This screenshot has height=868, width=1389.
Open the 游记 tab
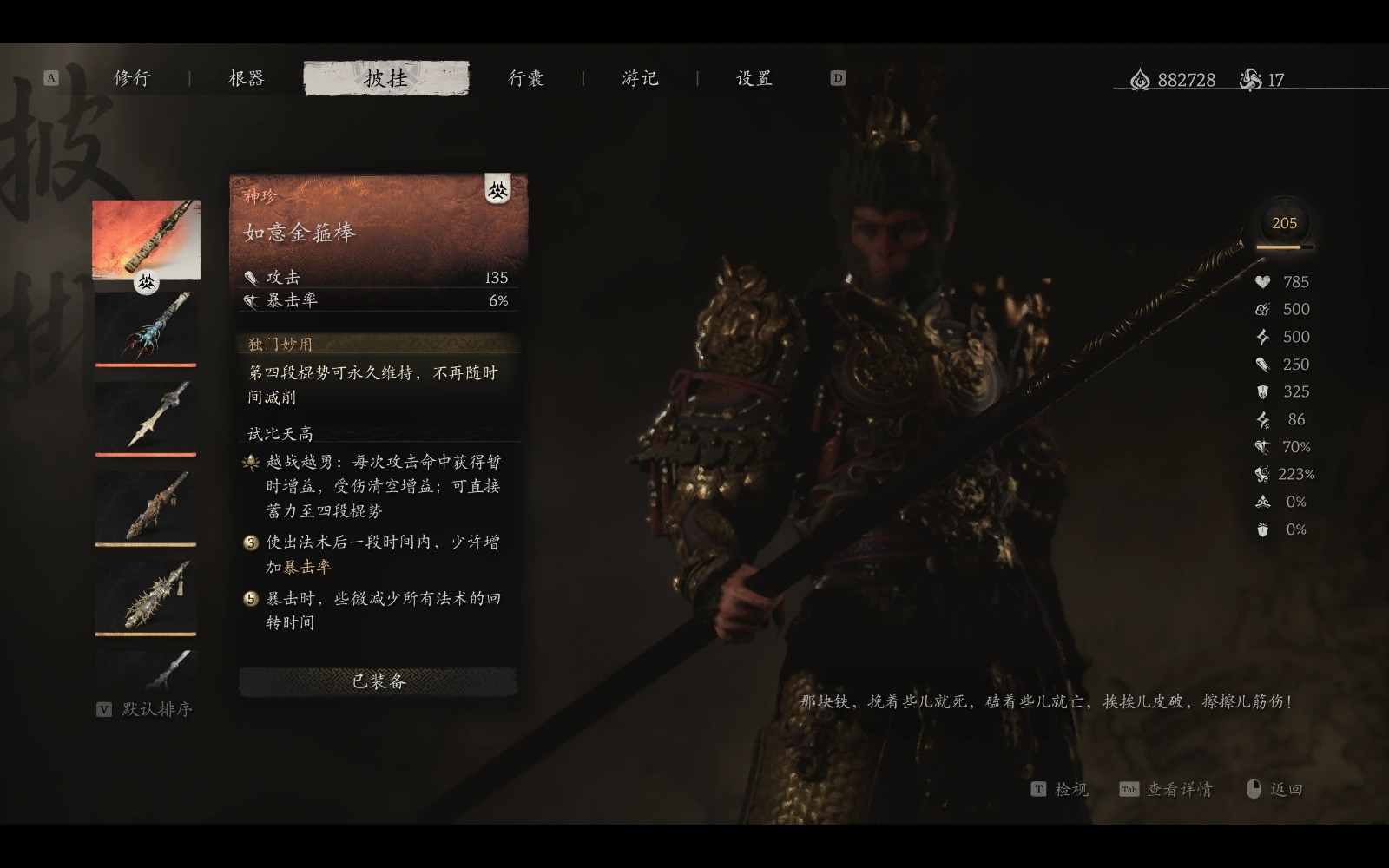click(642, 77)
